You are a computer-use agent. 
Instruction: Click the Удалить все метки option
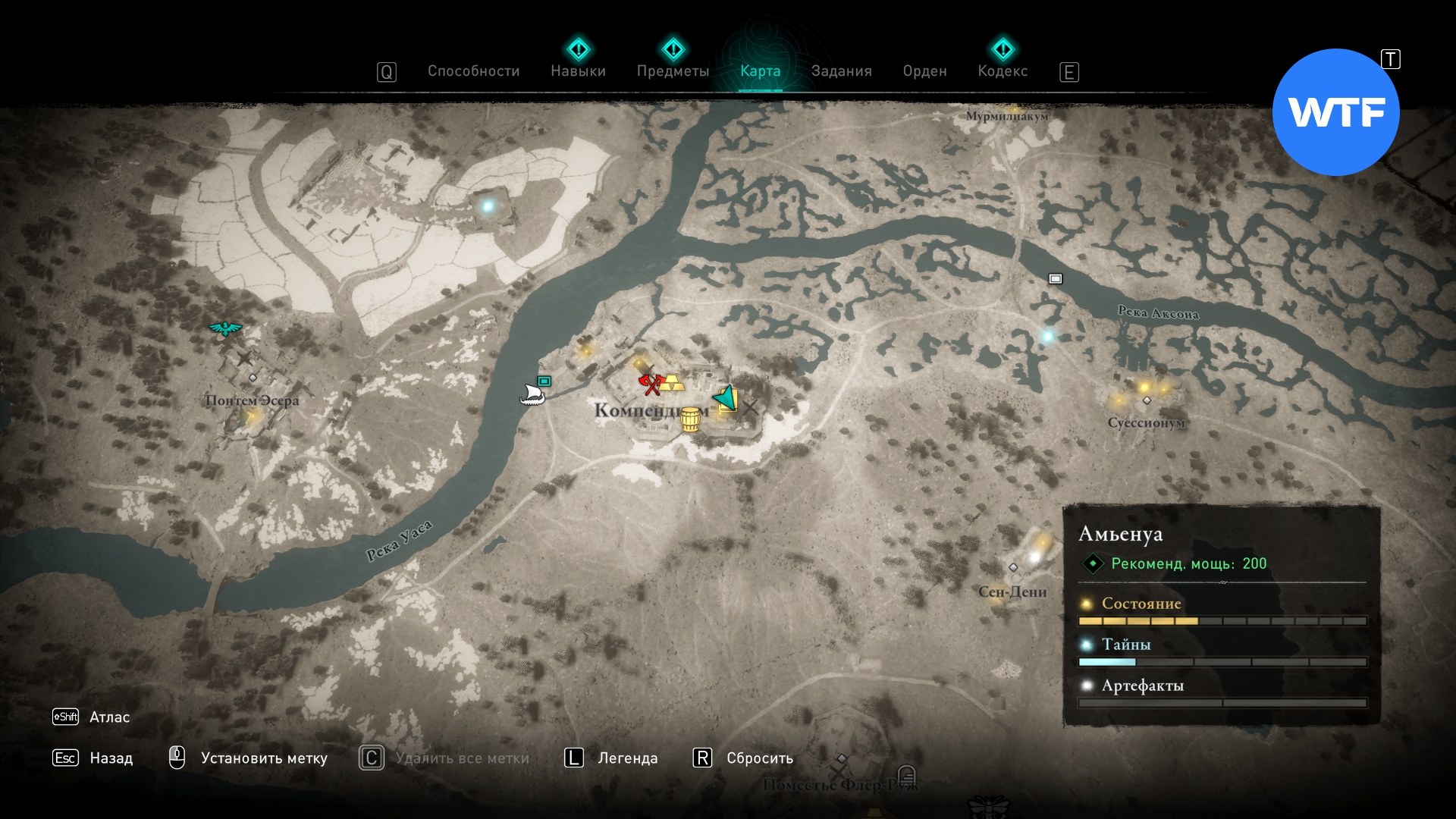click(x=462, y=758)
